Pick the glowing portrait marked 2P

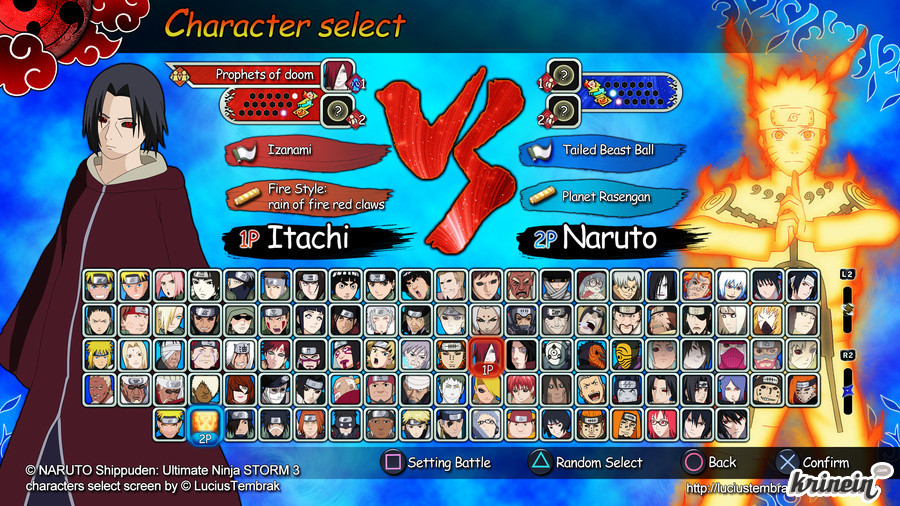click(205, 424)
